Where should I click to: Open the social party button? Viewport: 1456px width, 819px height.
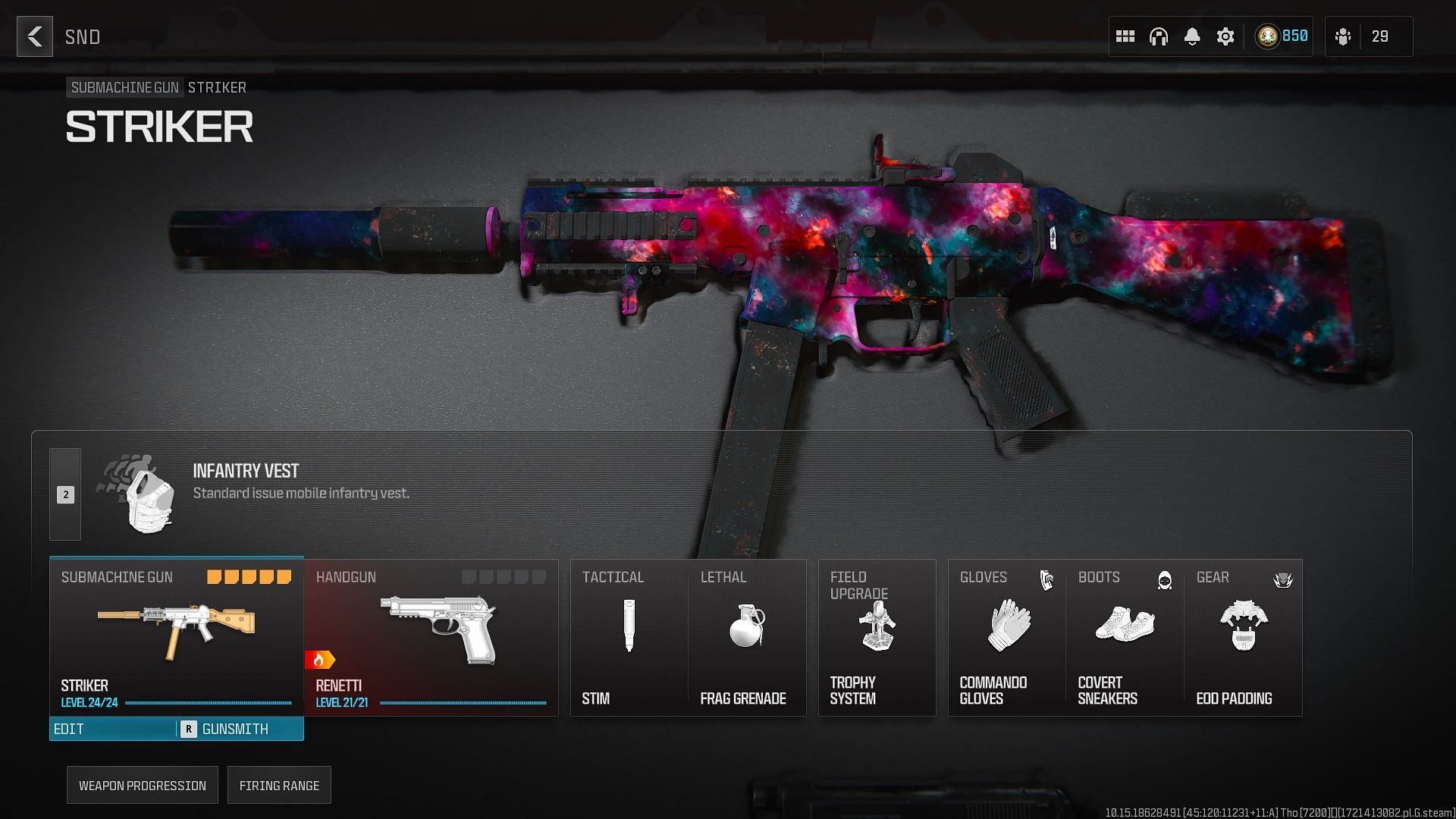(x=1369, y=36)
